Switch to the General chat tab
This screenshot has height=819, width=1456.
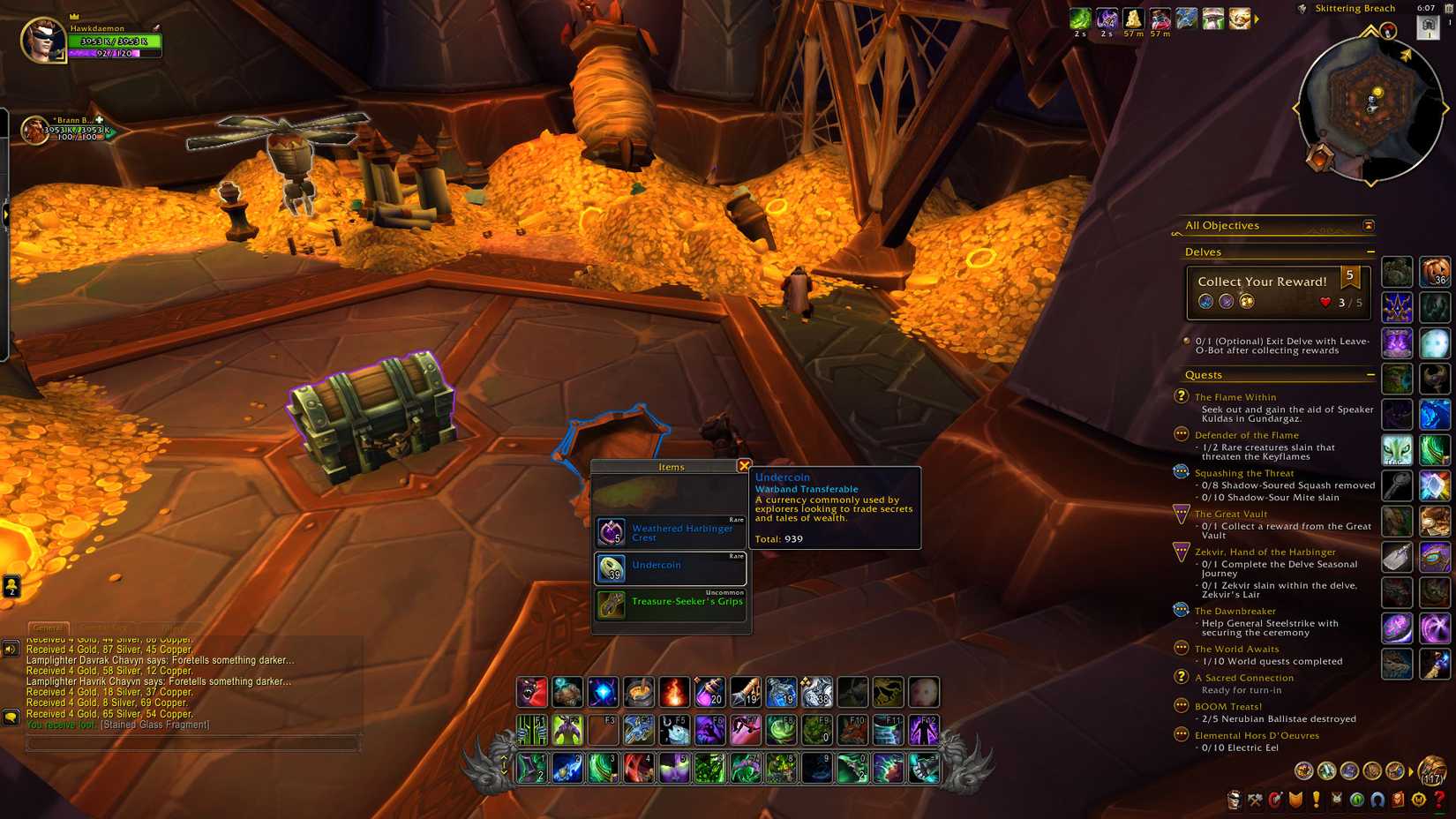(47, 628)
